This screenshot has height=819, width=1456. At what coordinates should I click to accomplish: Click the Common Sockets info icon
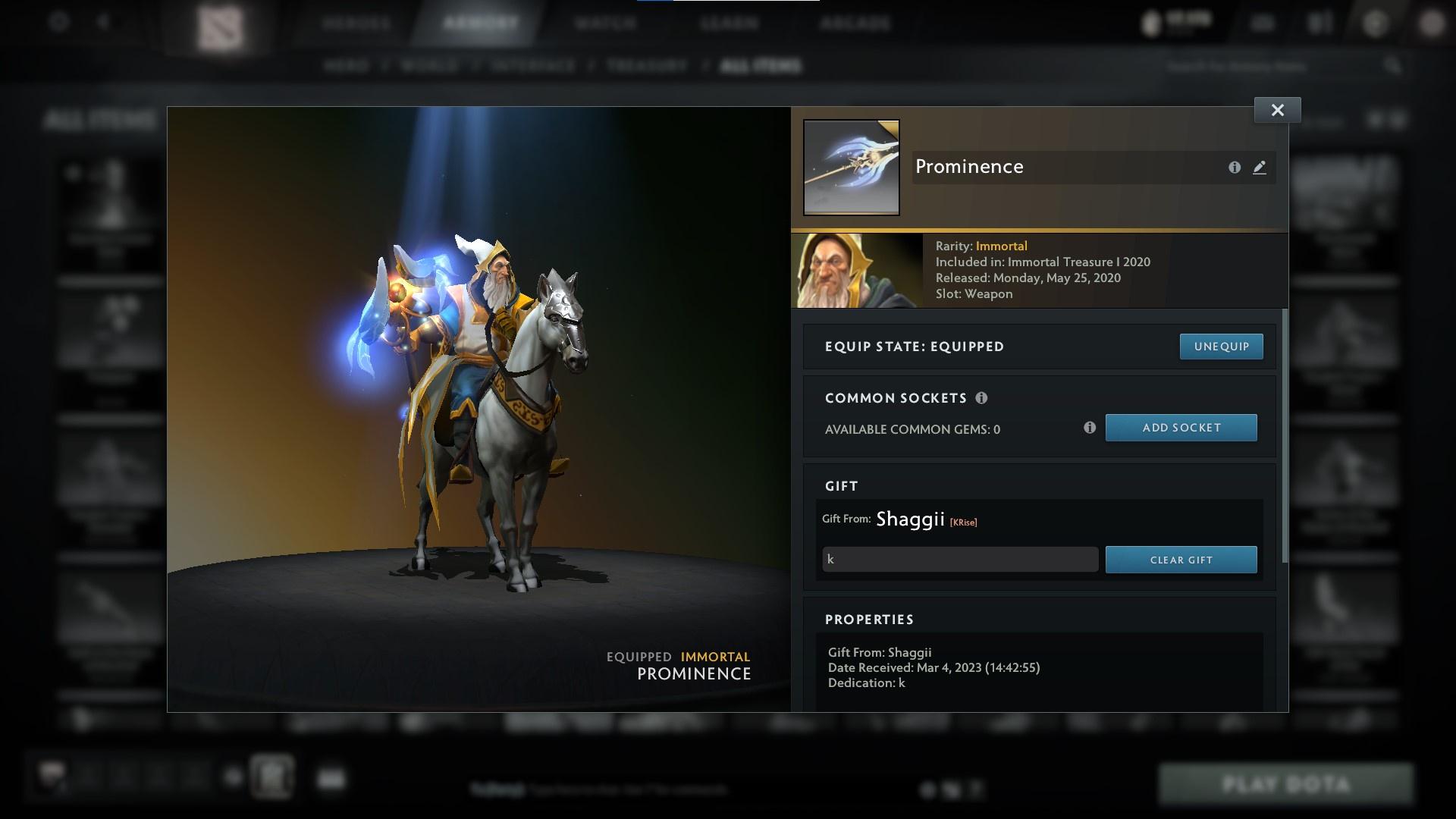click(983, 397)
